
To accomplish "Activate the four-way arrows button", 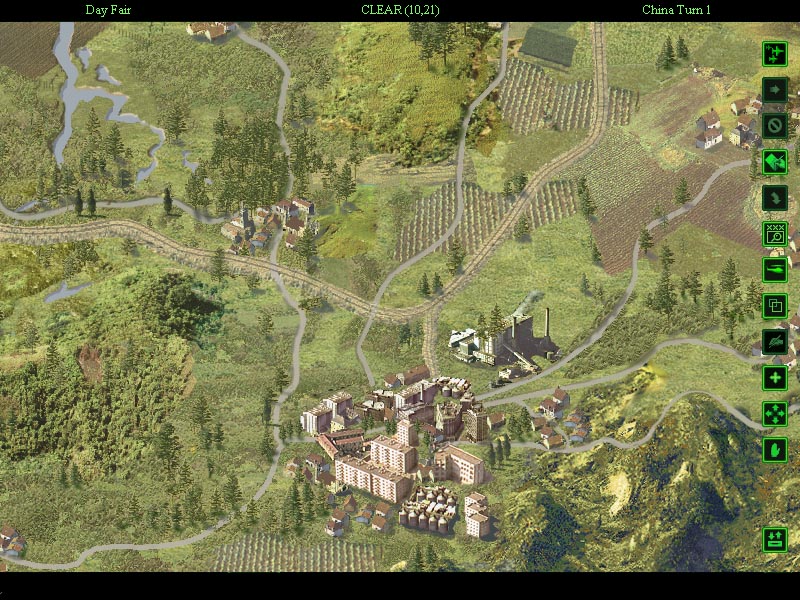I will (x=775, y=414).
